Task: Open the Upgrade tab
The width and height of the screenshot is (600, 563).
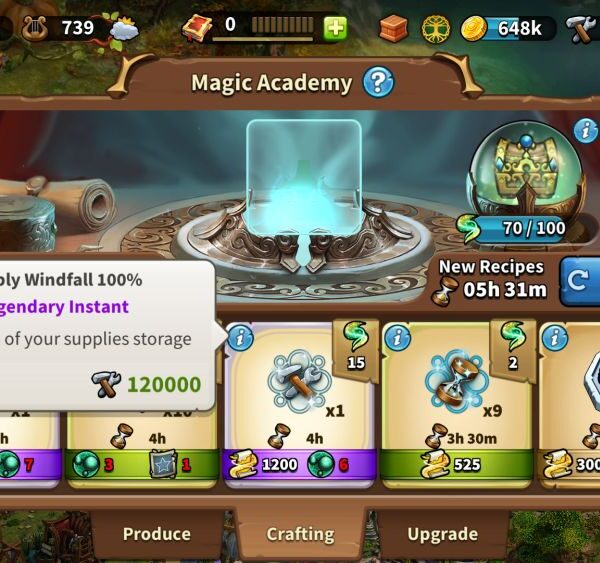Action: point(442,534)
